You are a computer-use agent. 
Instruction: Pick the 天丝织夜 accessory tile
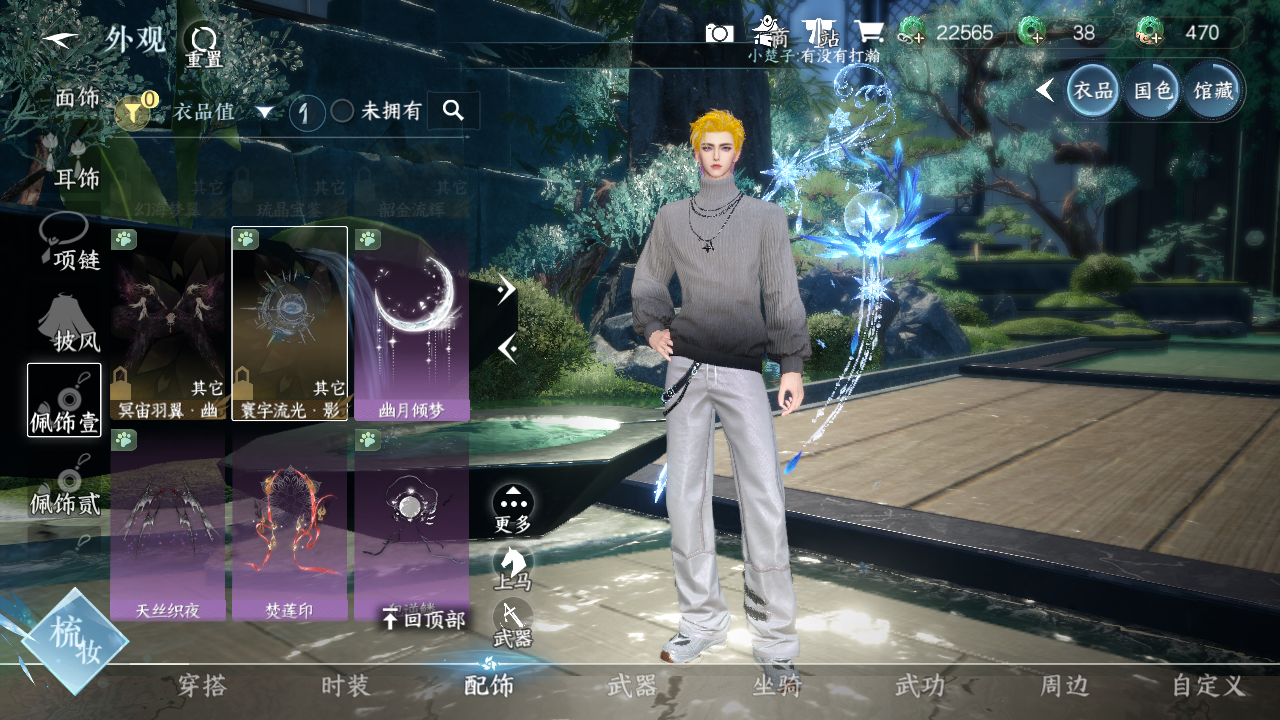(x=169, y=524)
